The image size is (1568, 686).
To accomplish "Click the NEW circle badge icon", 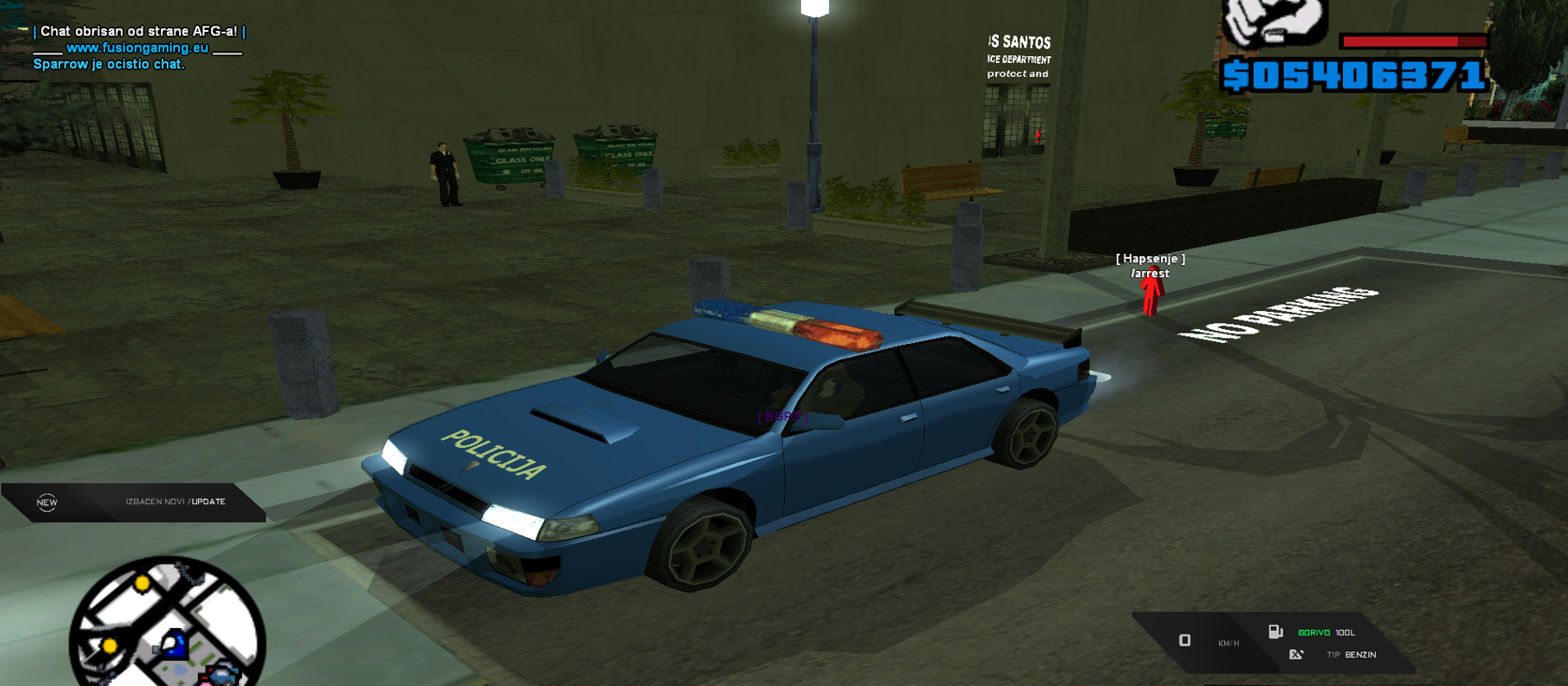I will pos(47,502).
